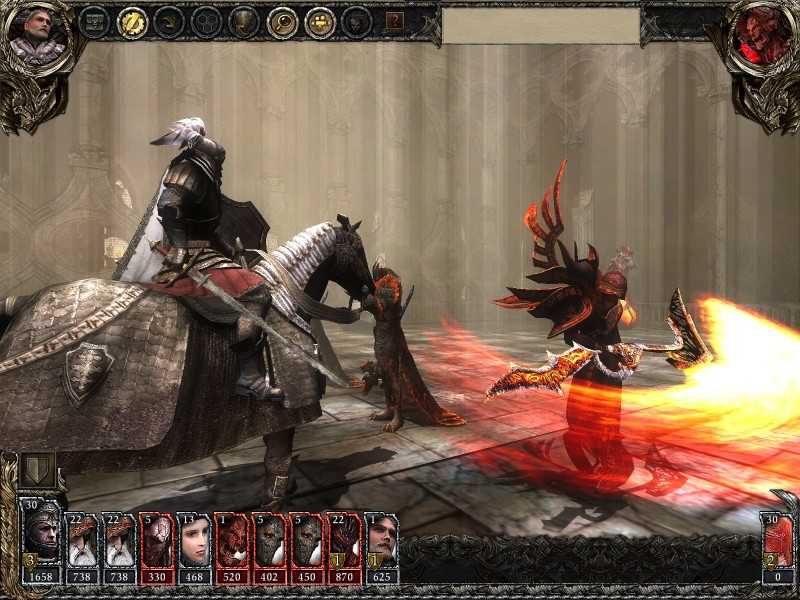Screen dimensions: 800x600
Task: Select the curved arrow button
Action: (x=169, y=22)
